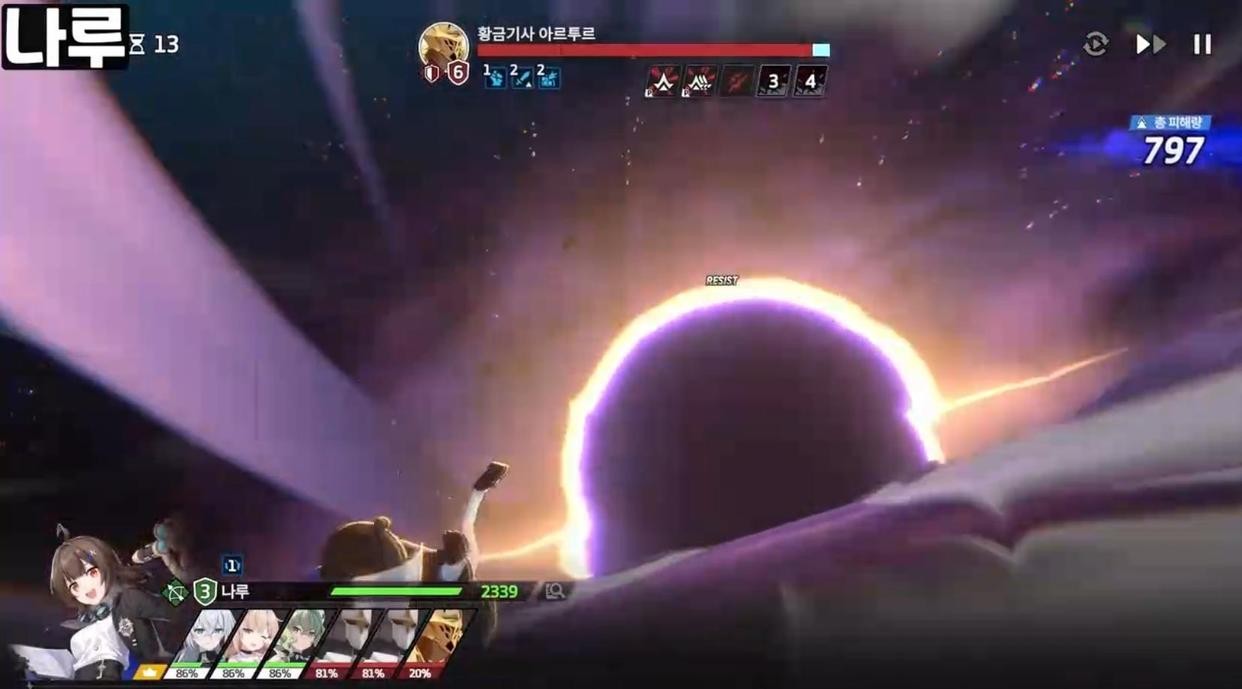Select boss portrait of 황금기사 아르투르
This screenshot has height=689, width=1242.
[443, 46]
